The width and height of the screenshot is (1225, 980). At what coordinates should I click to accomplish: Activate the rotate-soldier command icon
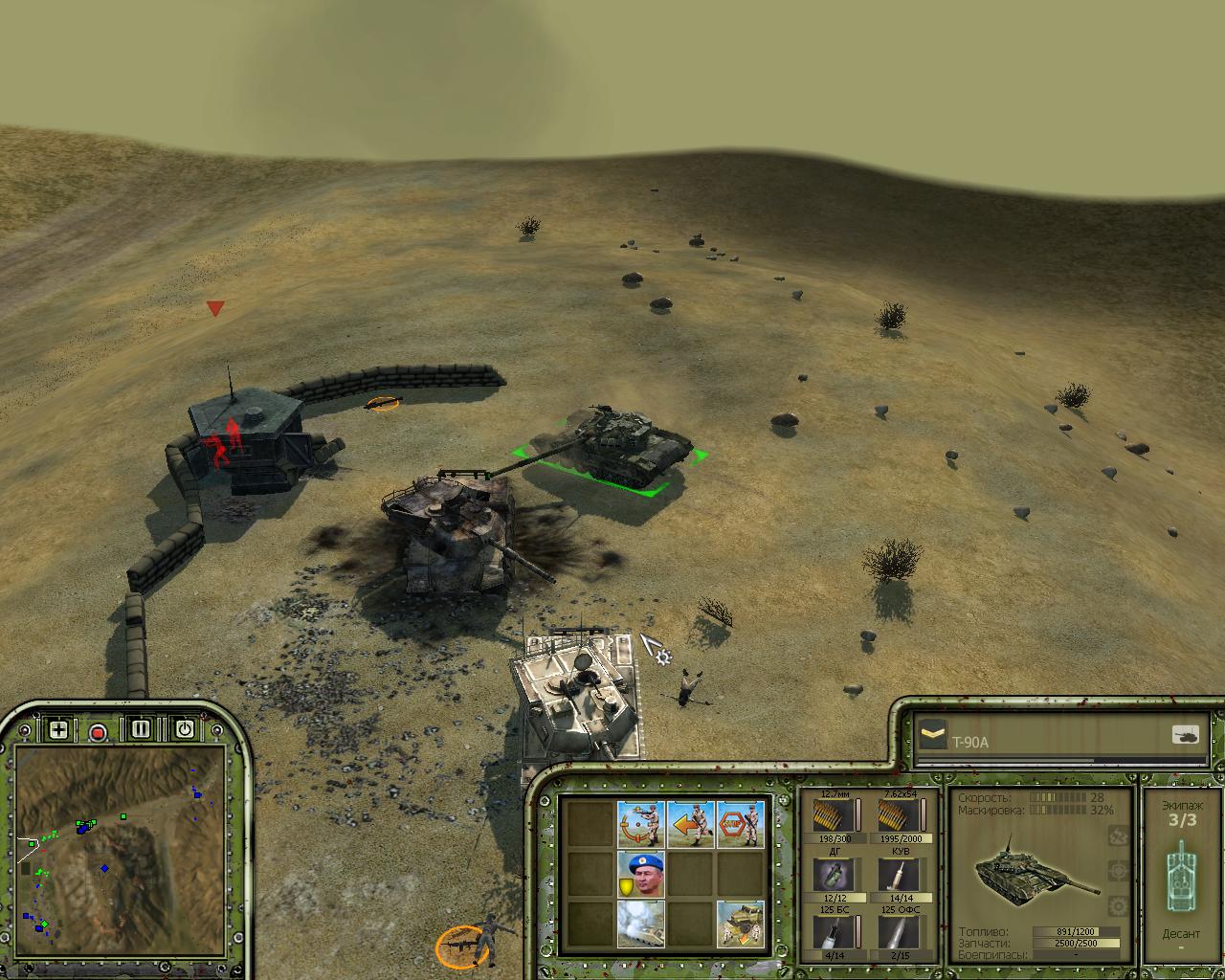[x=641, y=824]
